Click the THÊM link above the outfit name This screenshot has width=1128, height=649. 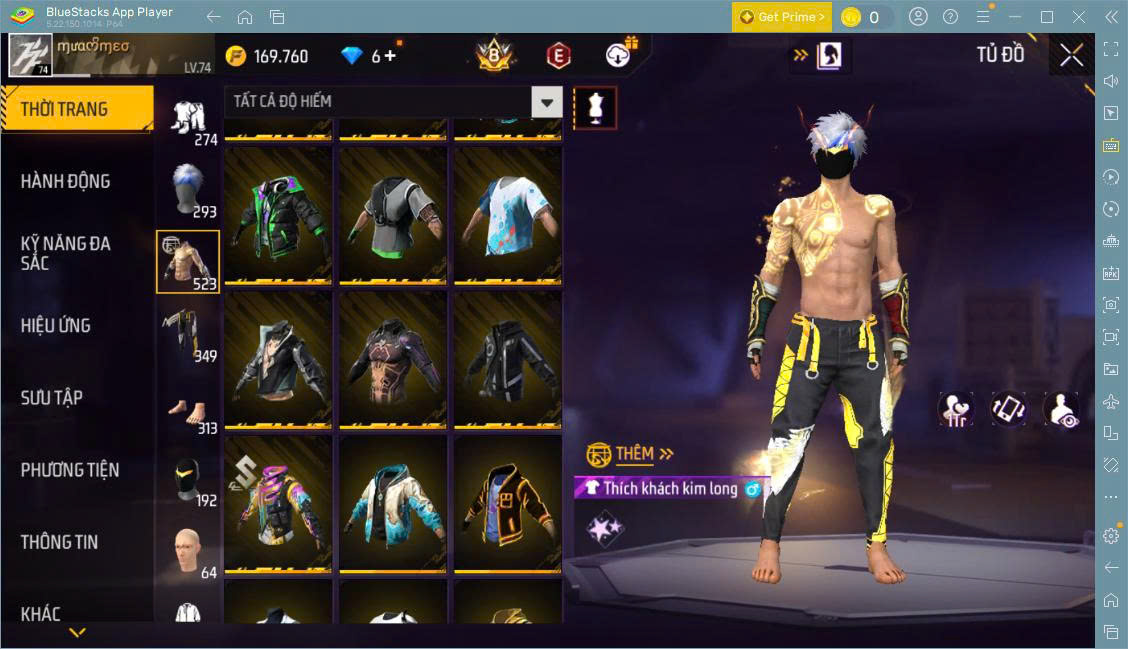coord(635,453)
